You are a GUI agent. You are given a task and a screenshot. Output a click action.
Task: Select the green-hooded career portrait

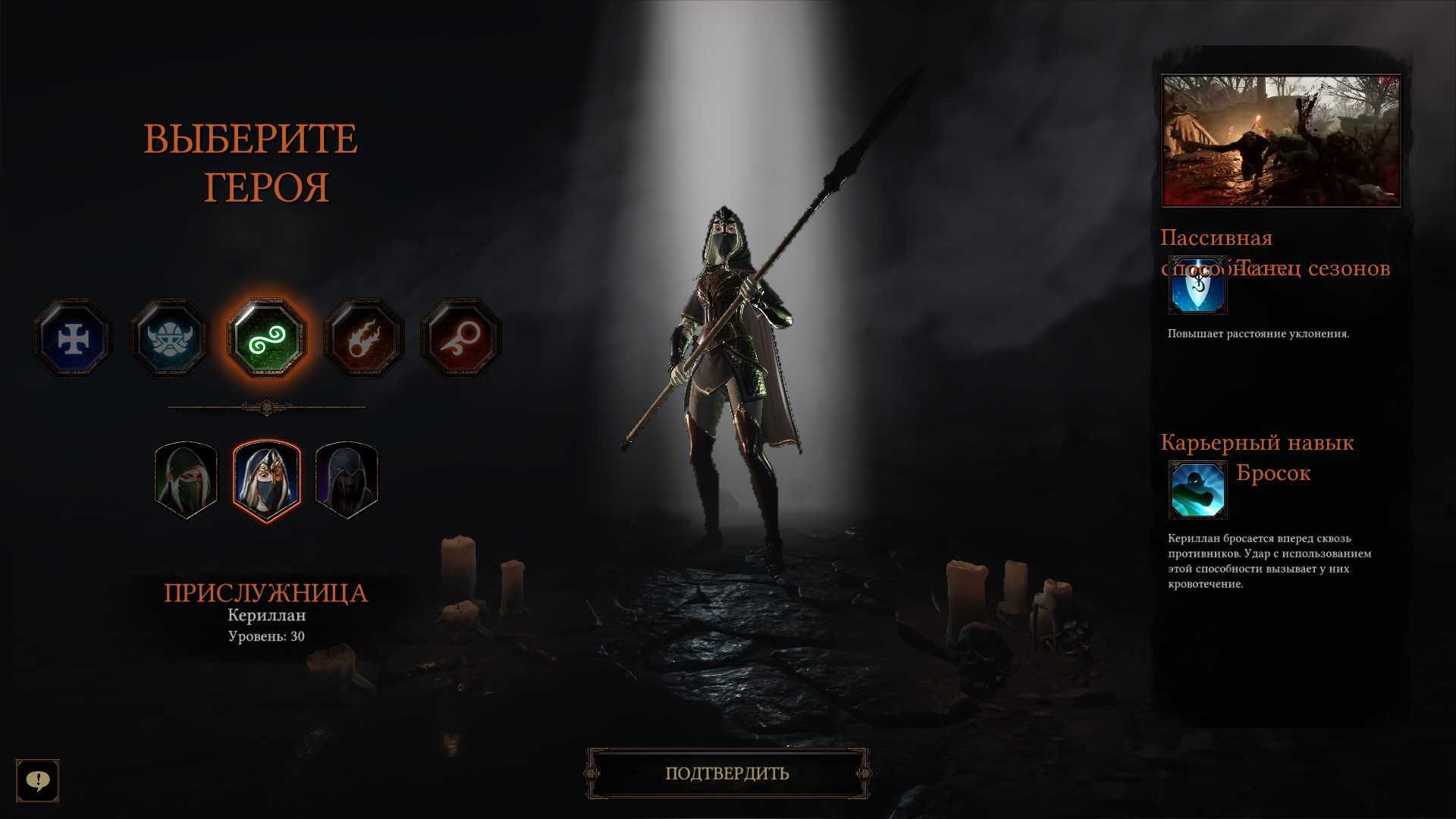click(x=187, y=479)
